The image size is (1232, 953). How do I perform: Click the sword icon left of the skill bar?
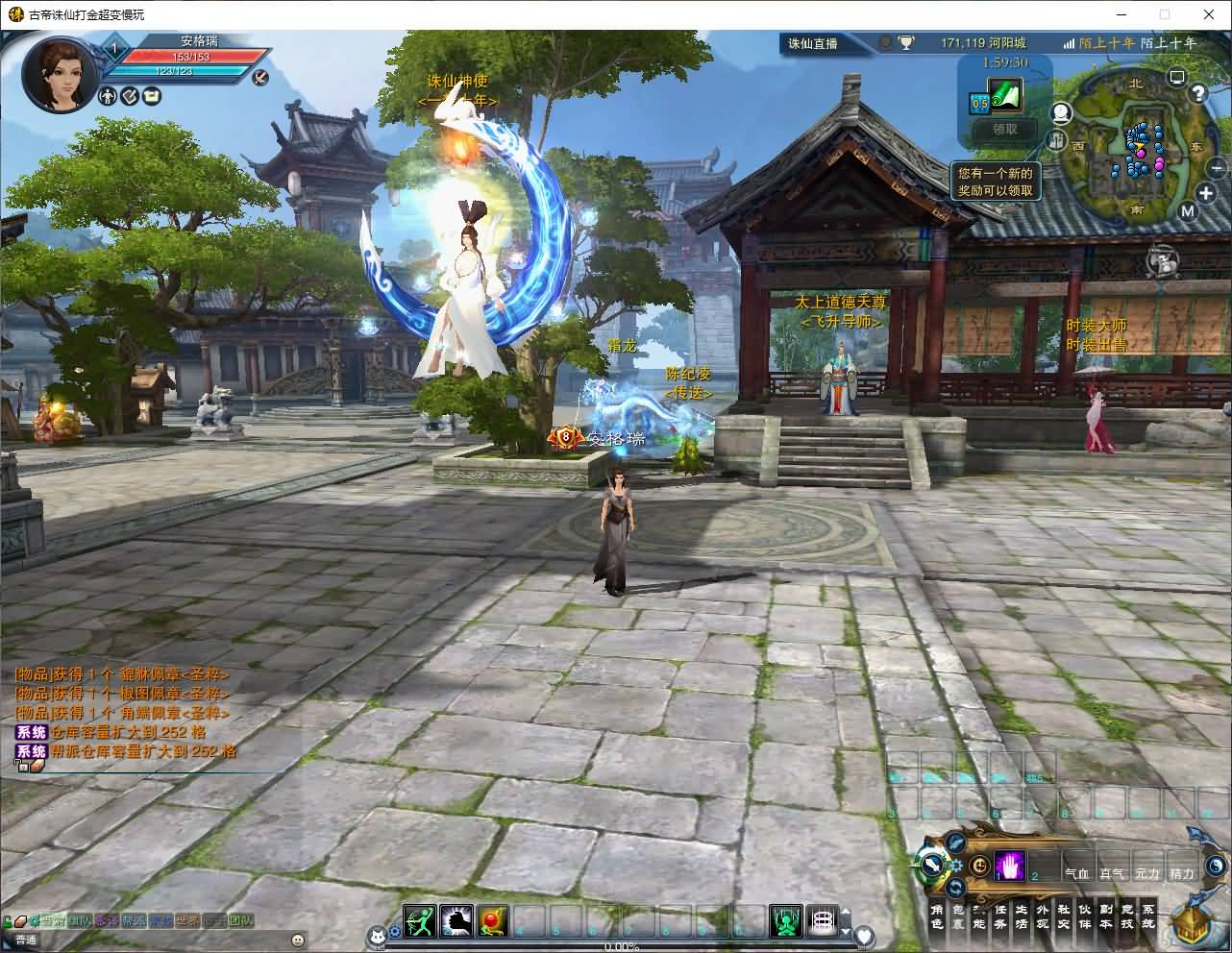932,864
